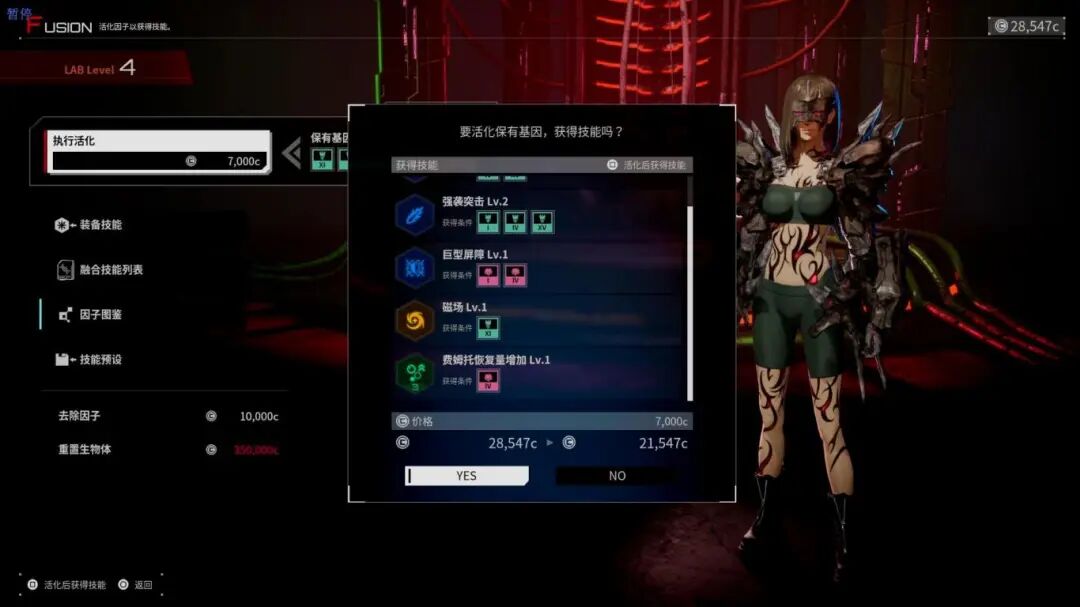The image size is (1080, 607).
Task: Select the 强袭突击 Lv.2 skill row
Action: tap(540, 213)
